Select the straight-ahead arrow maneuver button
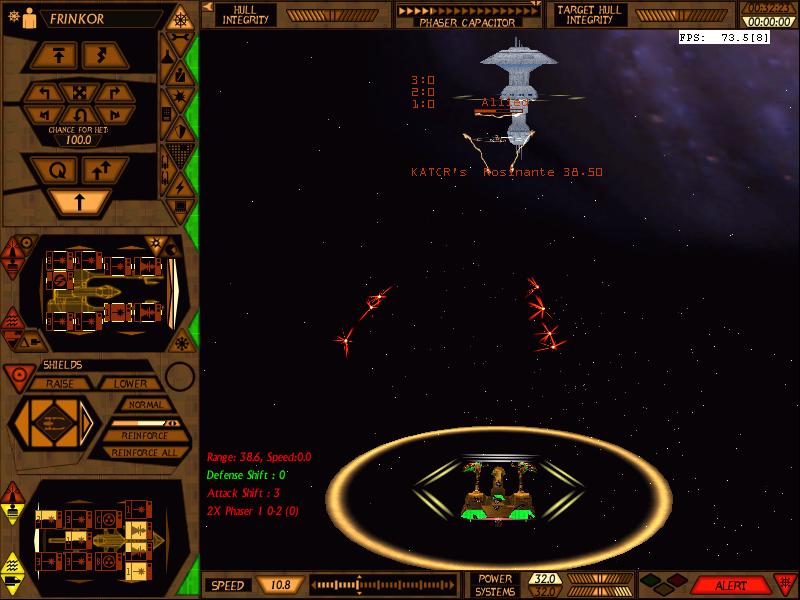Viewport: 800px width, 600px height. [80, 202]
